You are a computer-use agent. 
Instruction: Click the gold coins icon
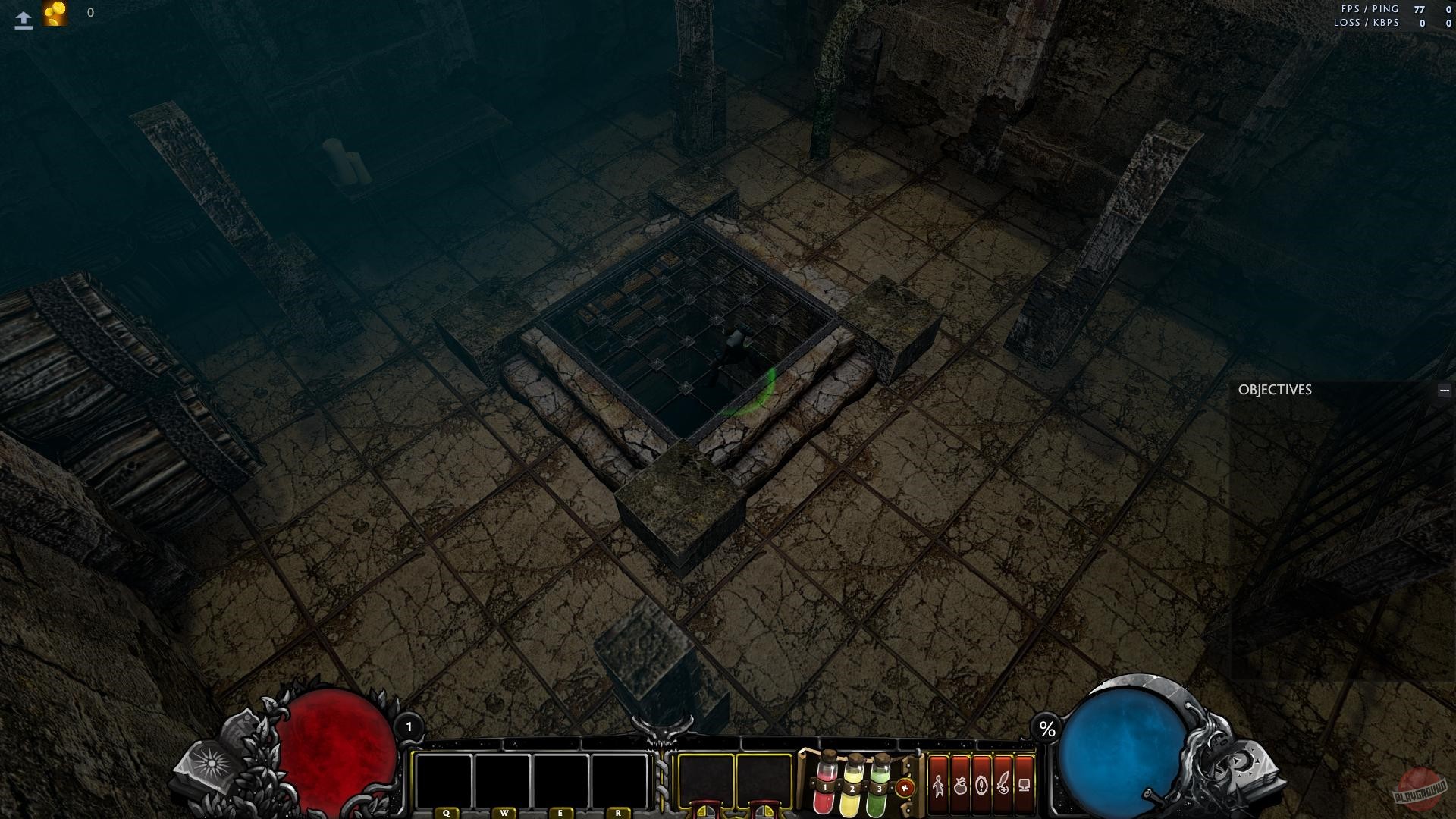pyautogui.click(x=55, y=11)
